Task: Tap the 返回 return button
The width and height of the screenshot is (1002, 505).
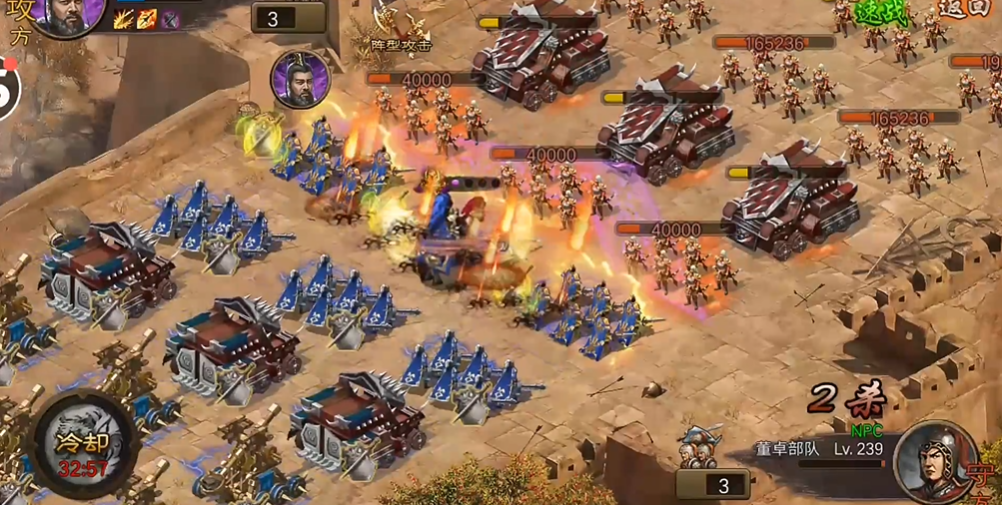Action: (x=963, y=8)
